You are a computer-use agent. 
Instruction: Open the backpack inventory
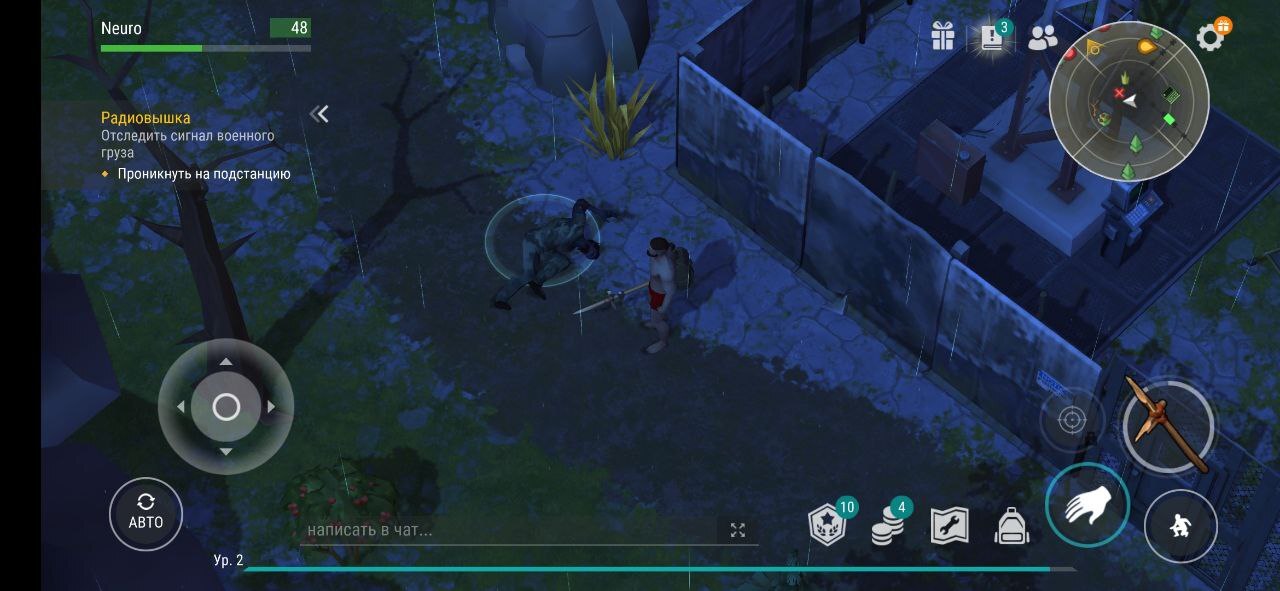pos(1012,525)
